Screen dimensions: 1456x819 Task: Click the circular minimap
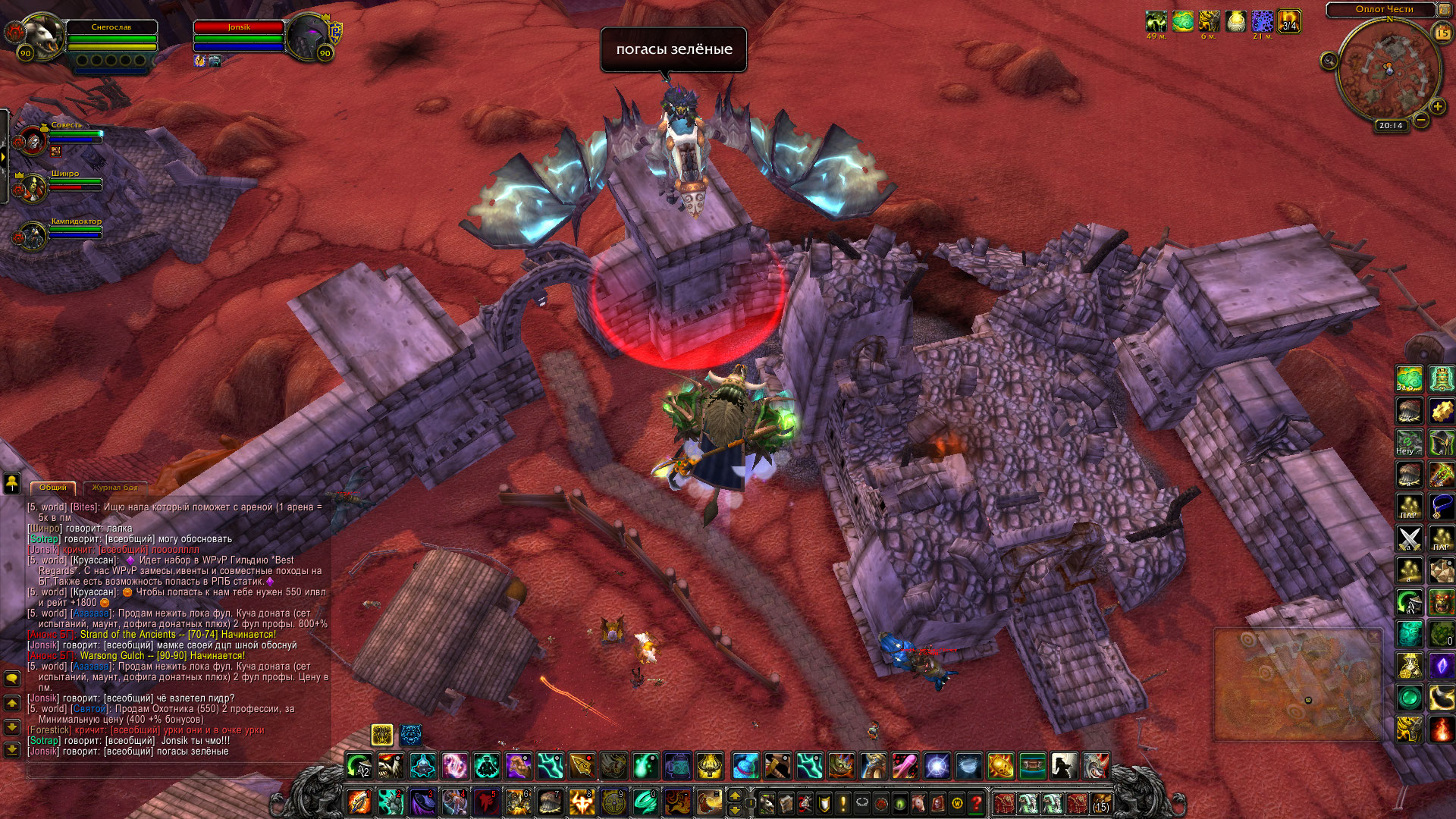coord(1389,71)
